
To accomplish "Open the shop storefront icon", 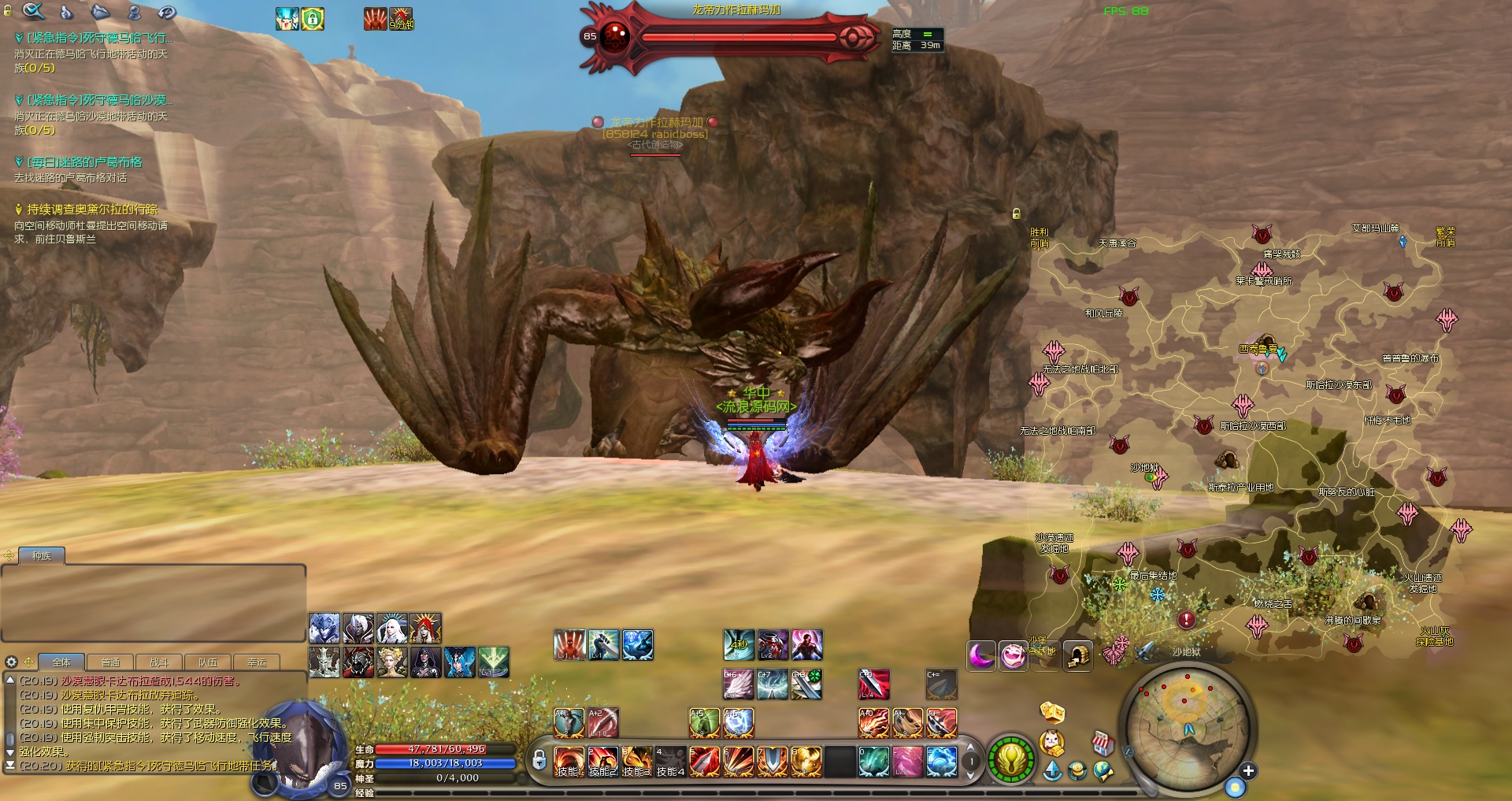I will (x=1102, y=743).
